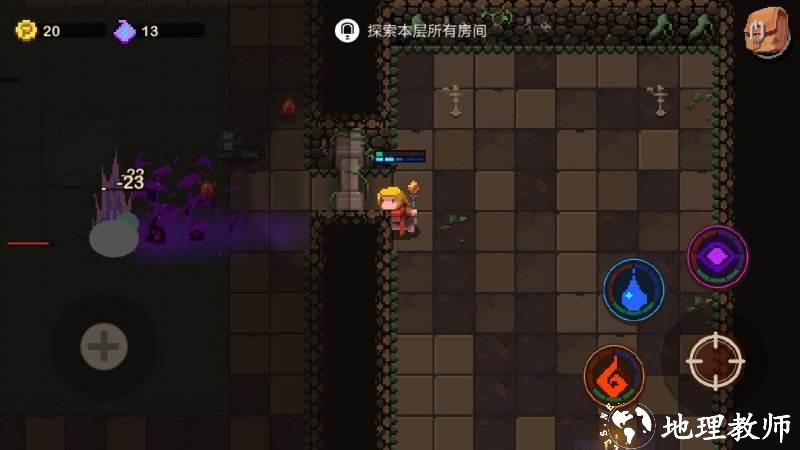Image resolution: width=800 pixels, height=450 pixels.
Task: Open the backpack inventory
Action: [765, 32]
